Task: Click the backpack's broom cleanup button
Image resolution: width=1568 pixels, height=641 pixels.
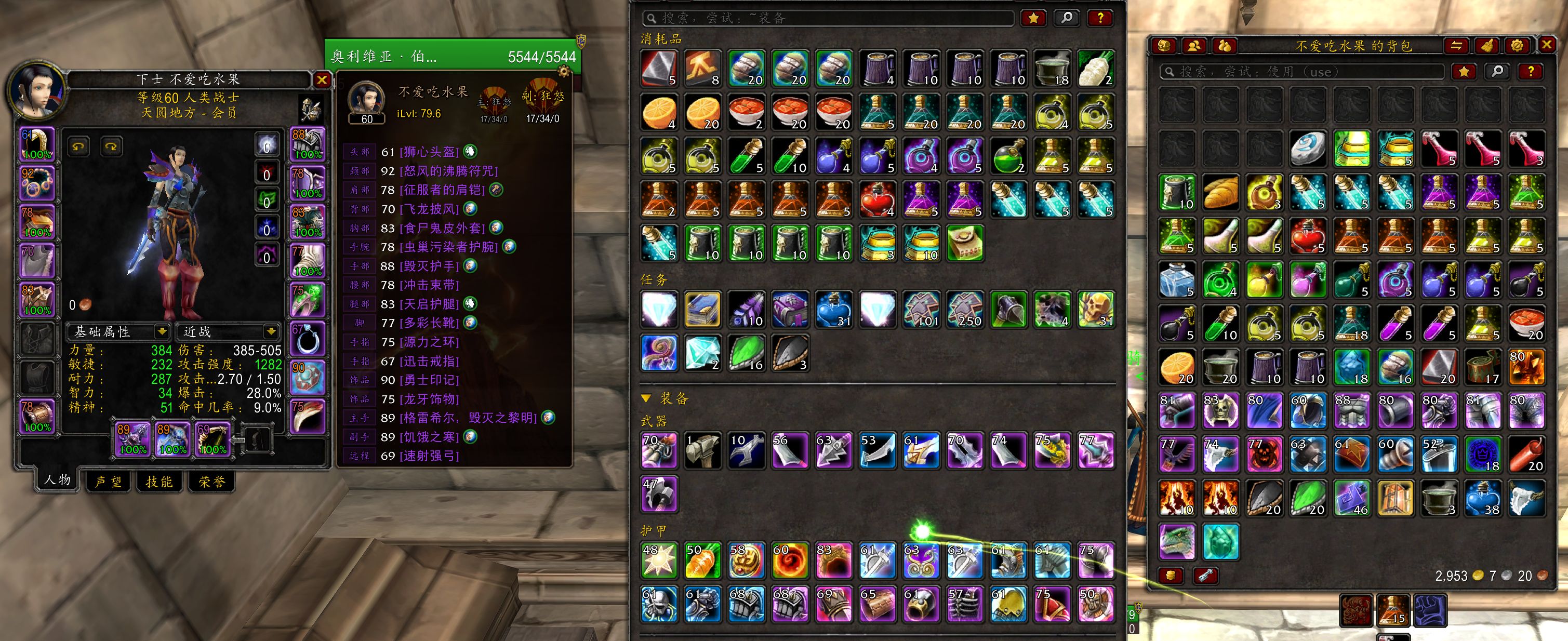Action: click(x=1486, y=46)
